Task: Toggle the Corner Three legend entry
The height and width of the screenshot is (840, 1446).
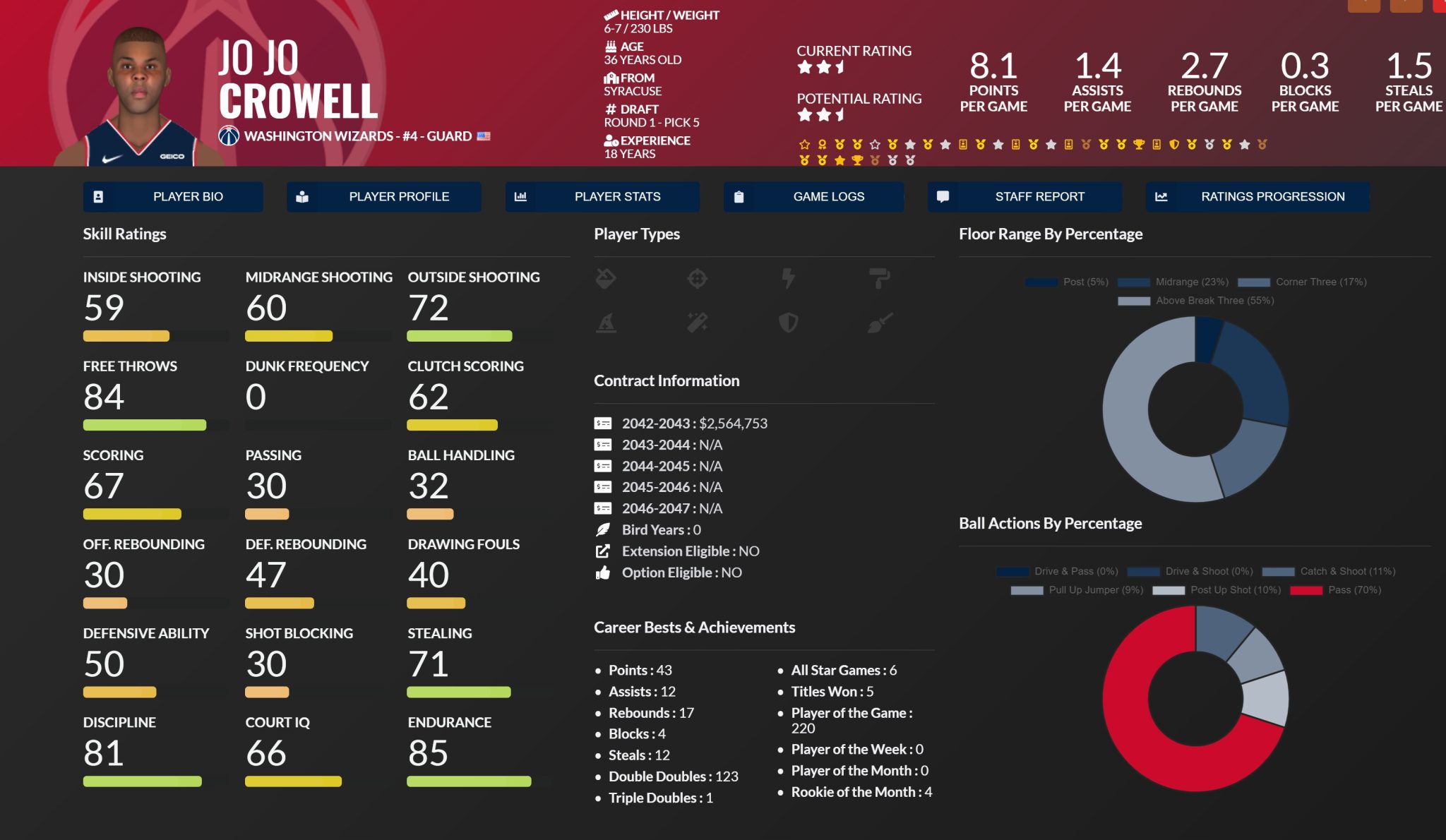Action: 1303,282
